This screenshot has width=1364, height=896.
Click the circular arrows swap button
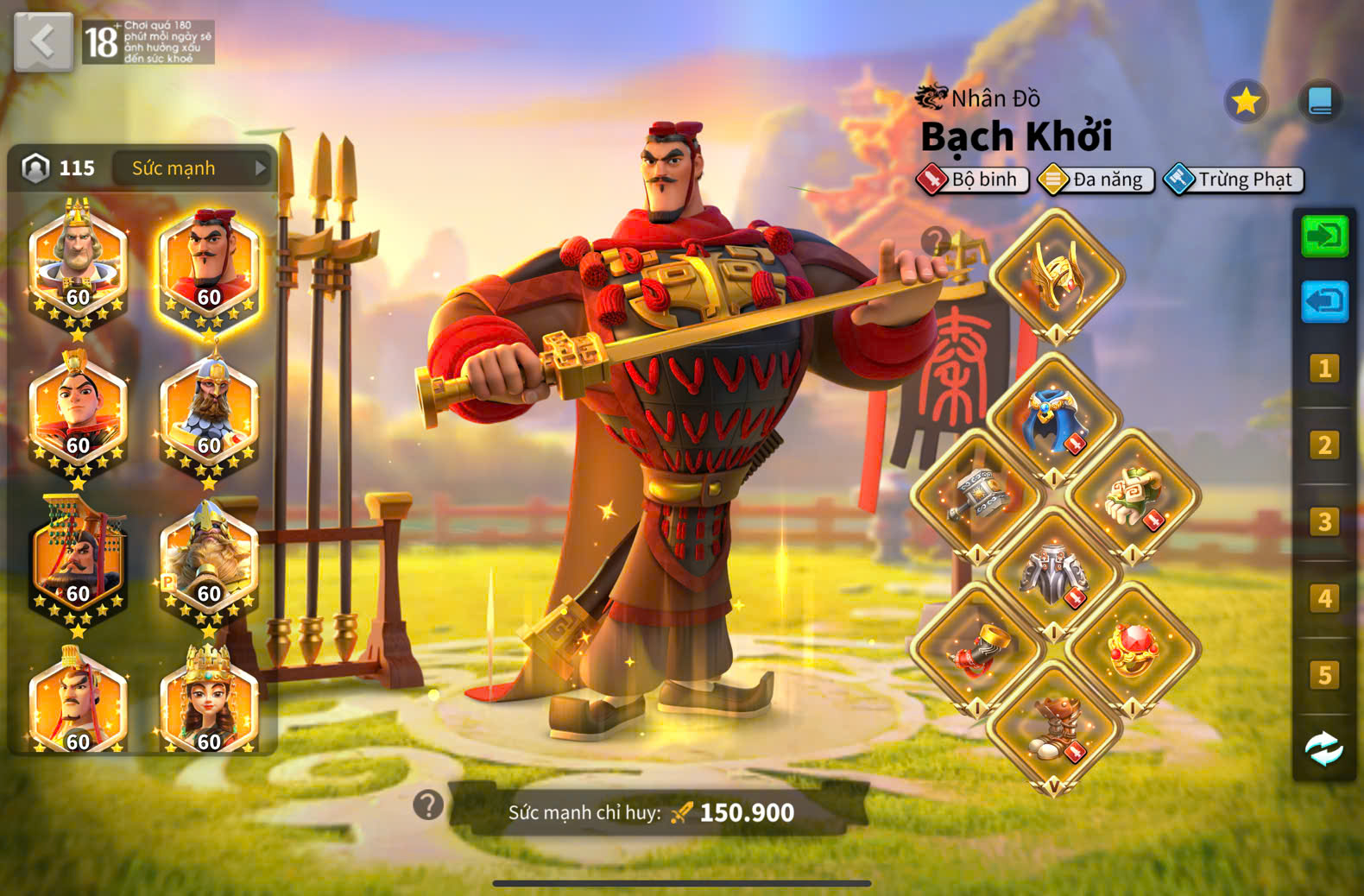tap(1324, 748)
